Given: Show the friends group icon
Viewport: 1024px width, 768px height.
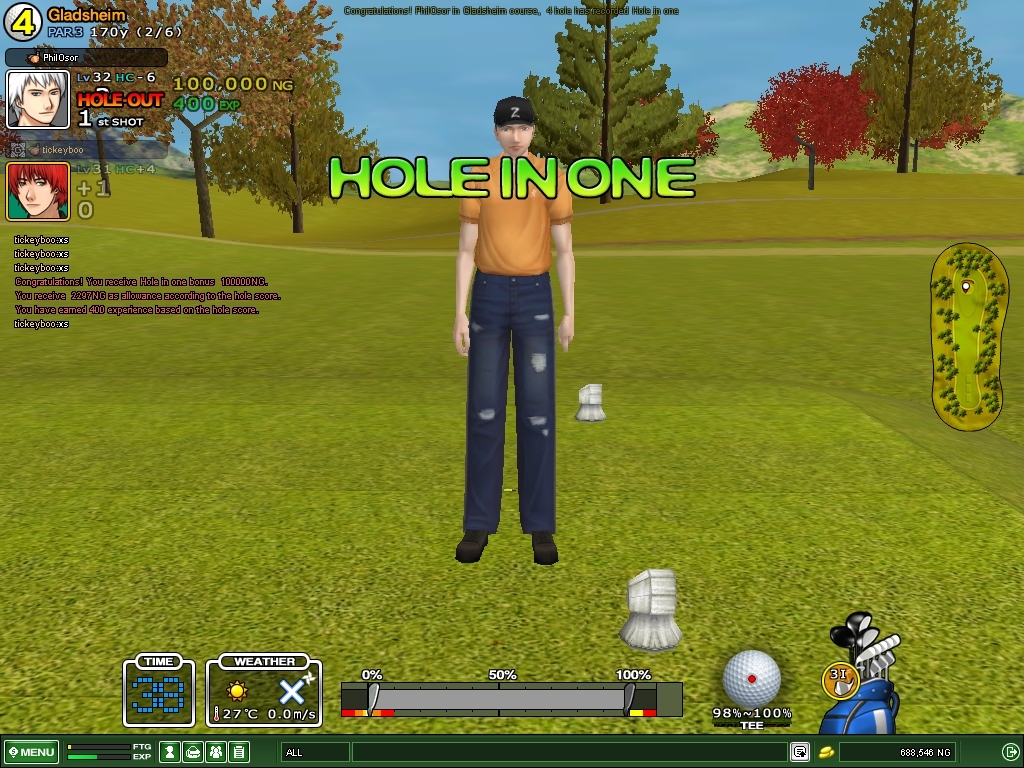Looking at the screenshot, I should click(216, 752).
